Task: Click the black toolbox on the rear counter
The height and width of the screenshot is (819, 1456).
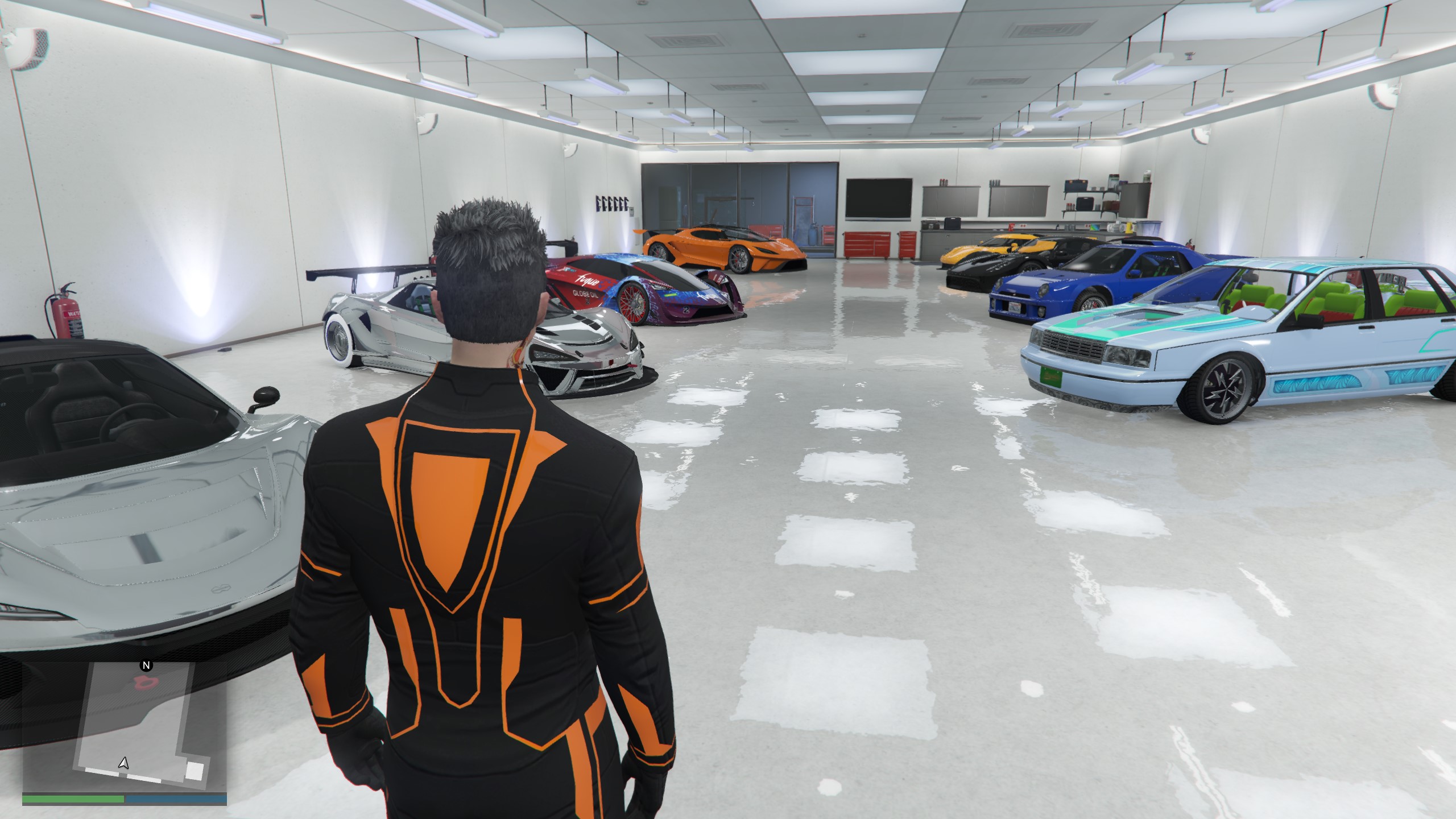Action: click(x=952, y=224)
